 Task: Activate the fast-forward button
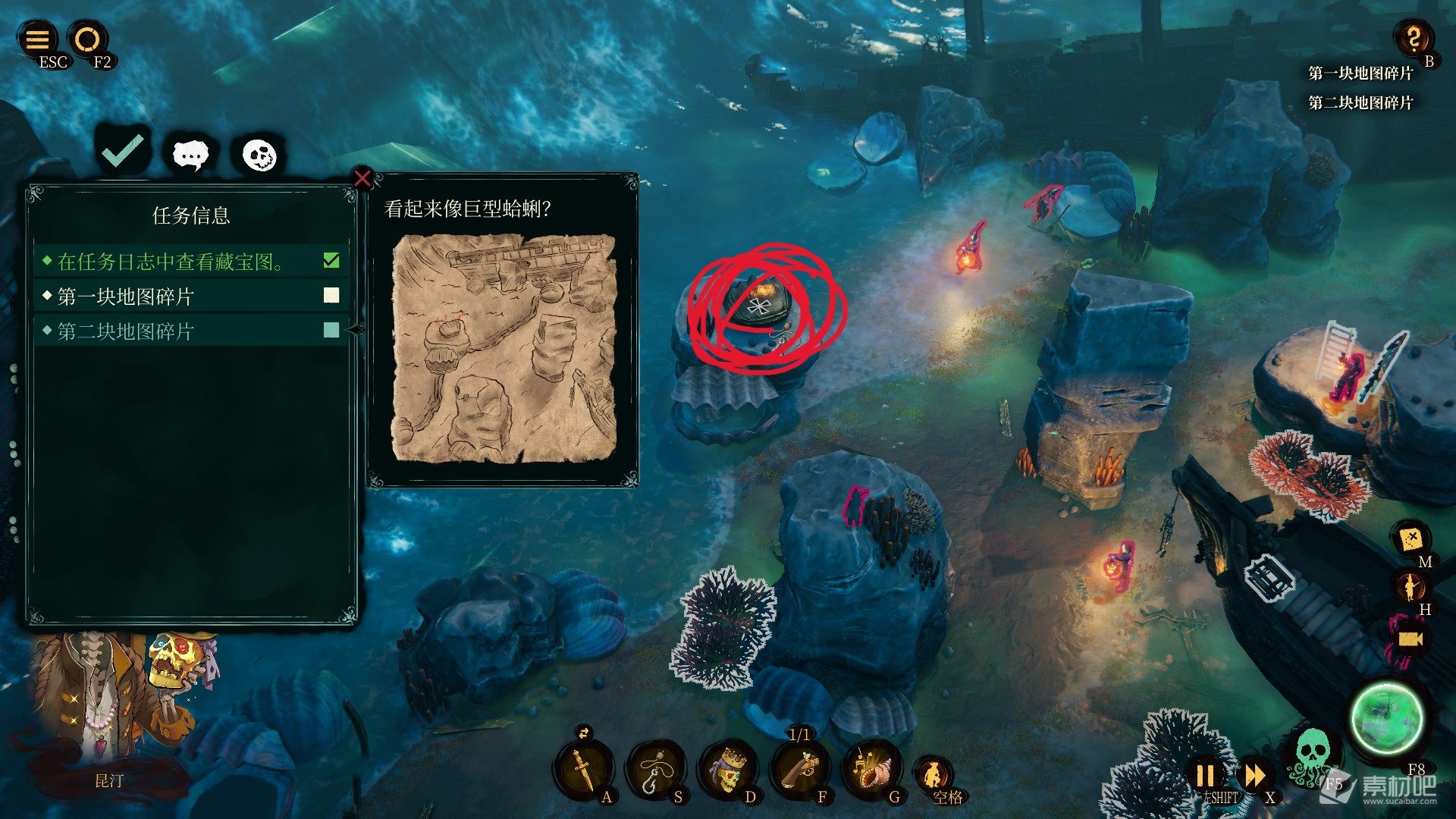pos(1254,776)
